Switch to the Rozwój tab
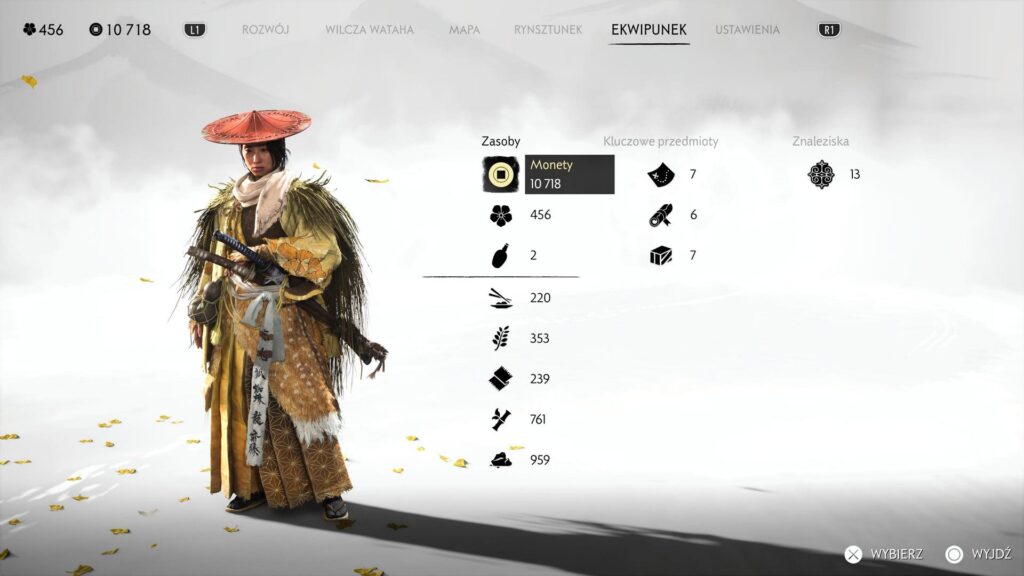Viewport: 1024px width, 576px height. click(265, 30)
